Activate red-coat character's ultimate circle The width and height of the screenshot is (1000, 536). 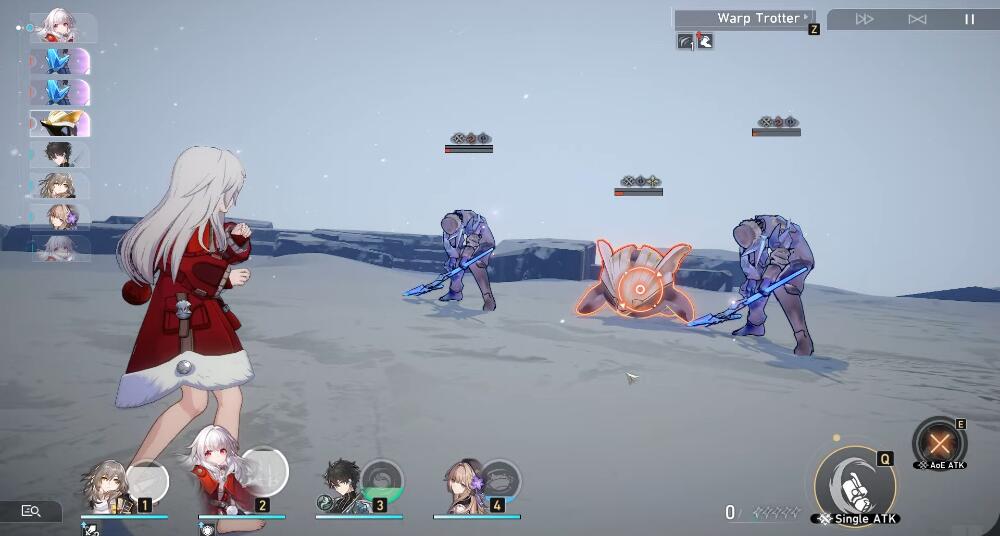tap(264, 471)
